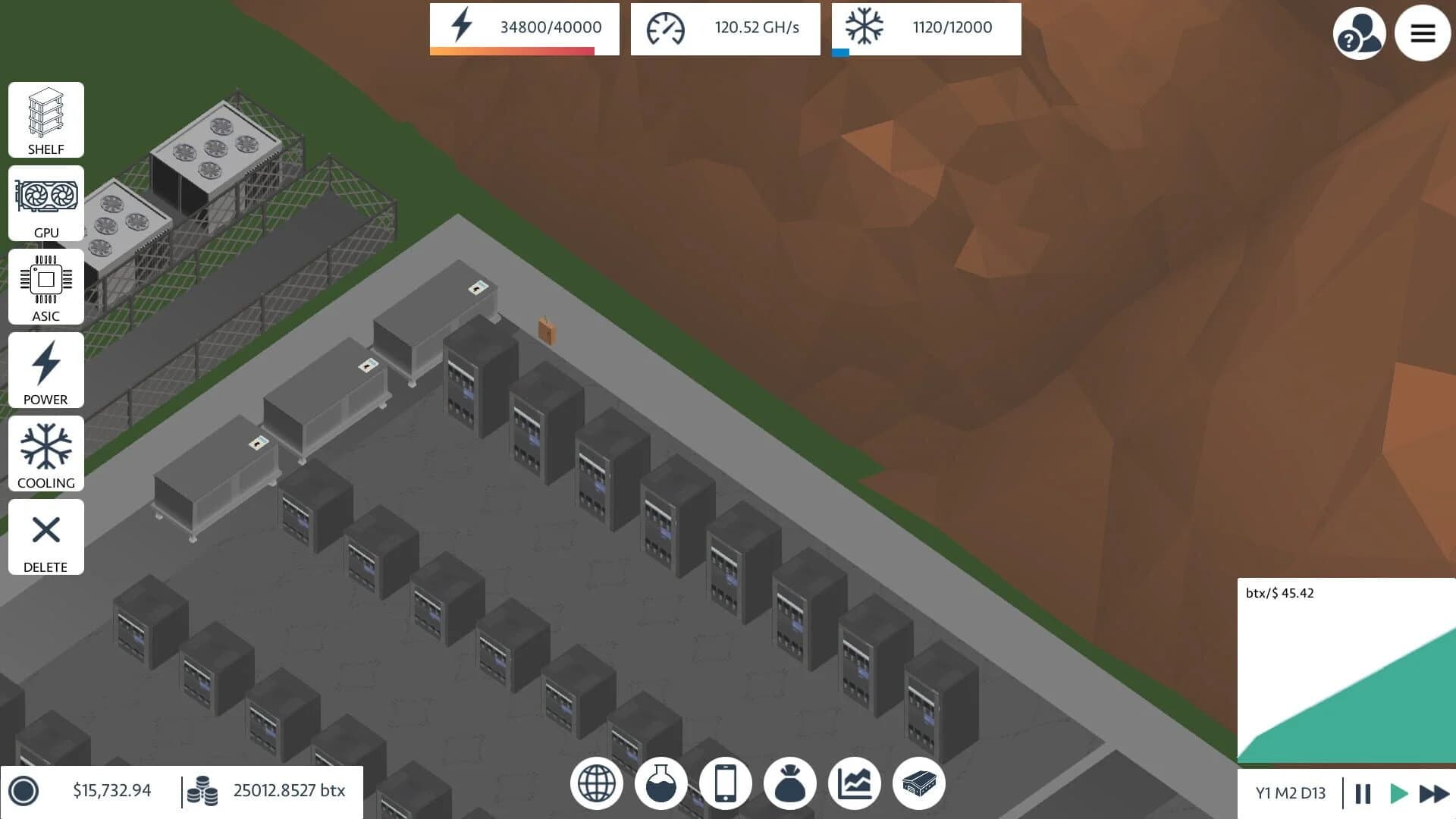This screenshot has width=1456, height=819.
Task: Open the research flask menu
Action: pyautogui.click(x=661, y=783)
